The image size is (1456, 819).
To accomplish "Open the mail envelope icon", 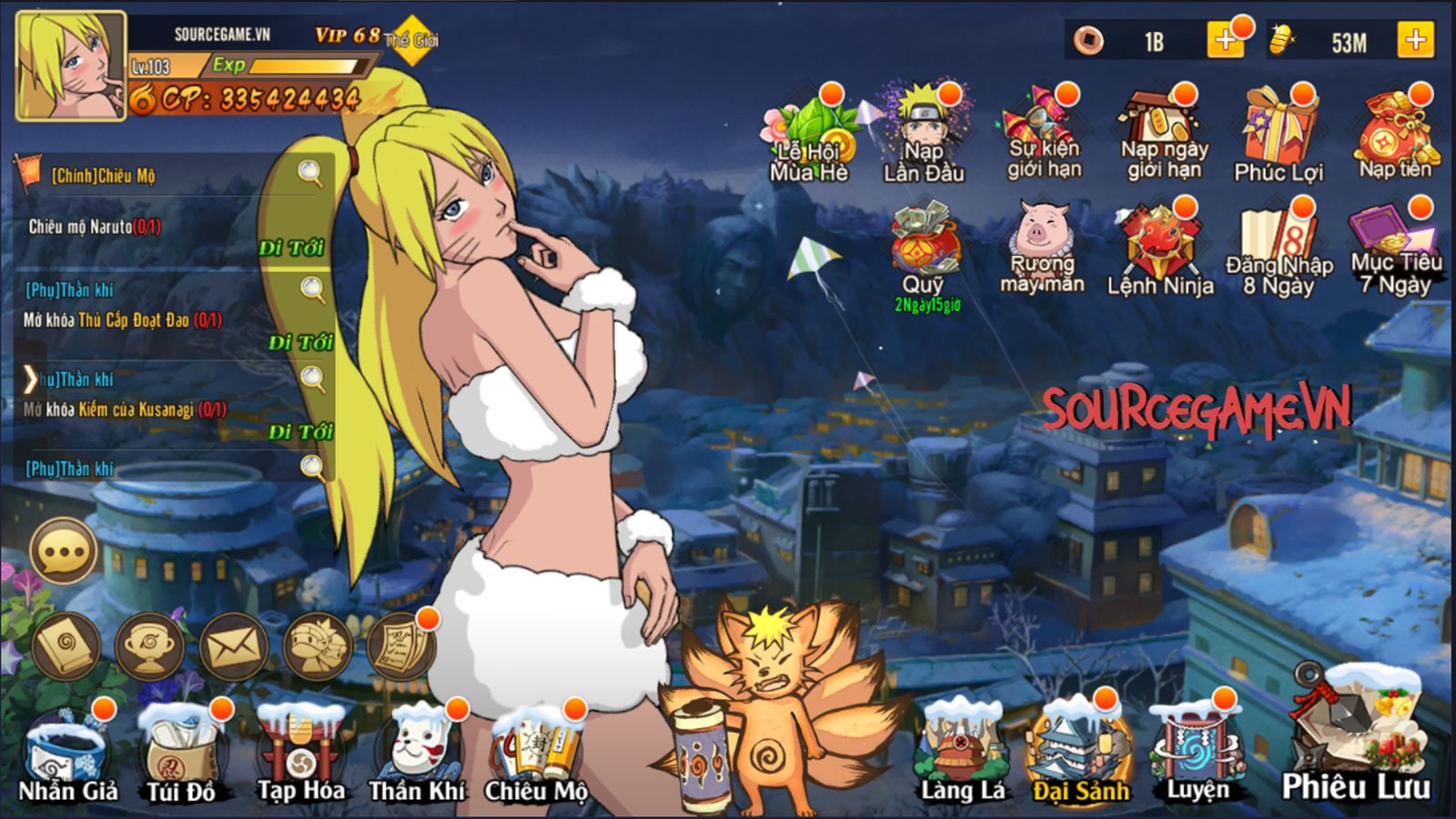I will click(233, 647).
